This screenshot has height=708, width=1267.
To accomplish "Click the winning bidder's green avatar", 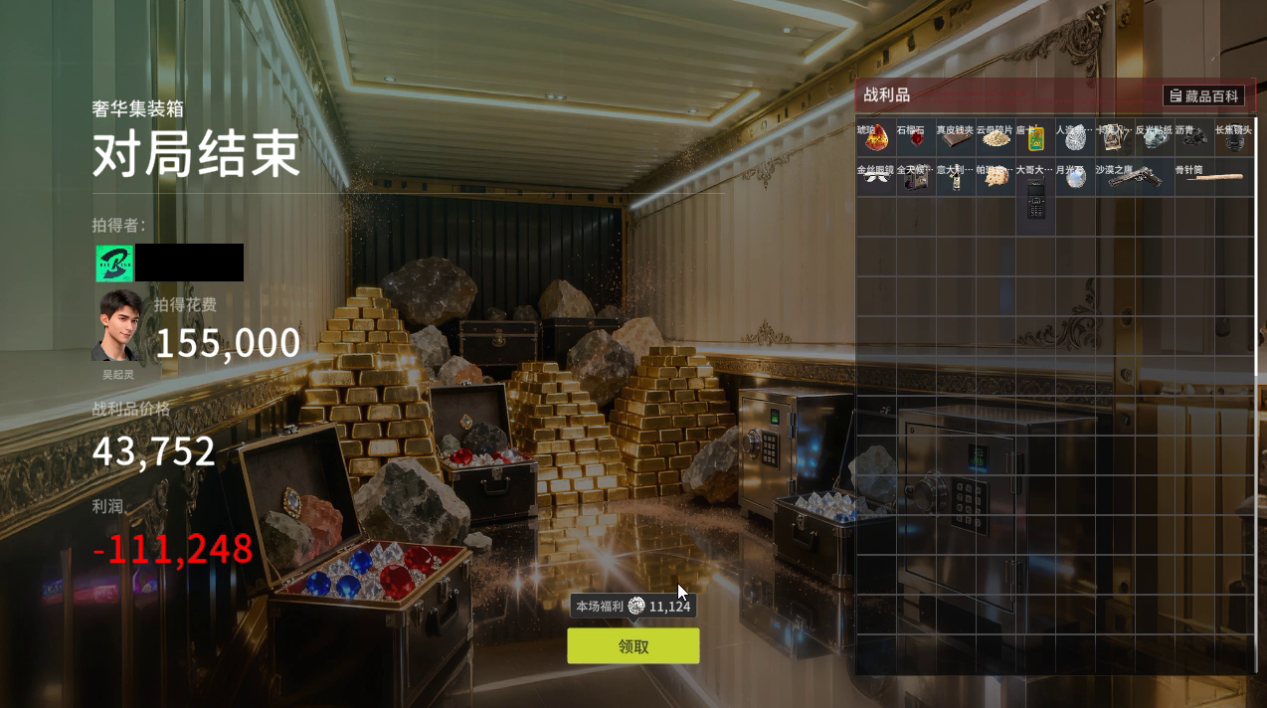I will (114, 263).
